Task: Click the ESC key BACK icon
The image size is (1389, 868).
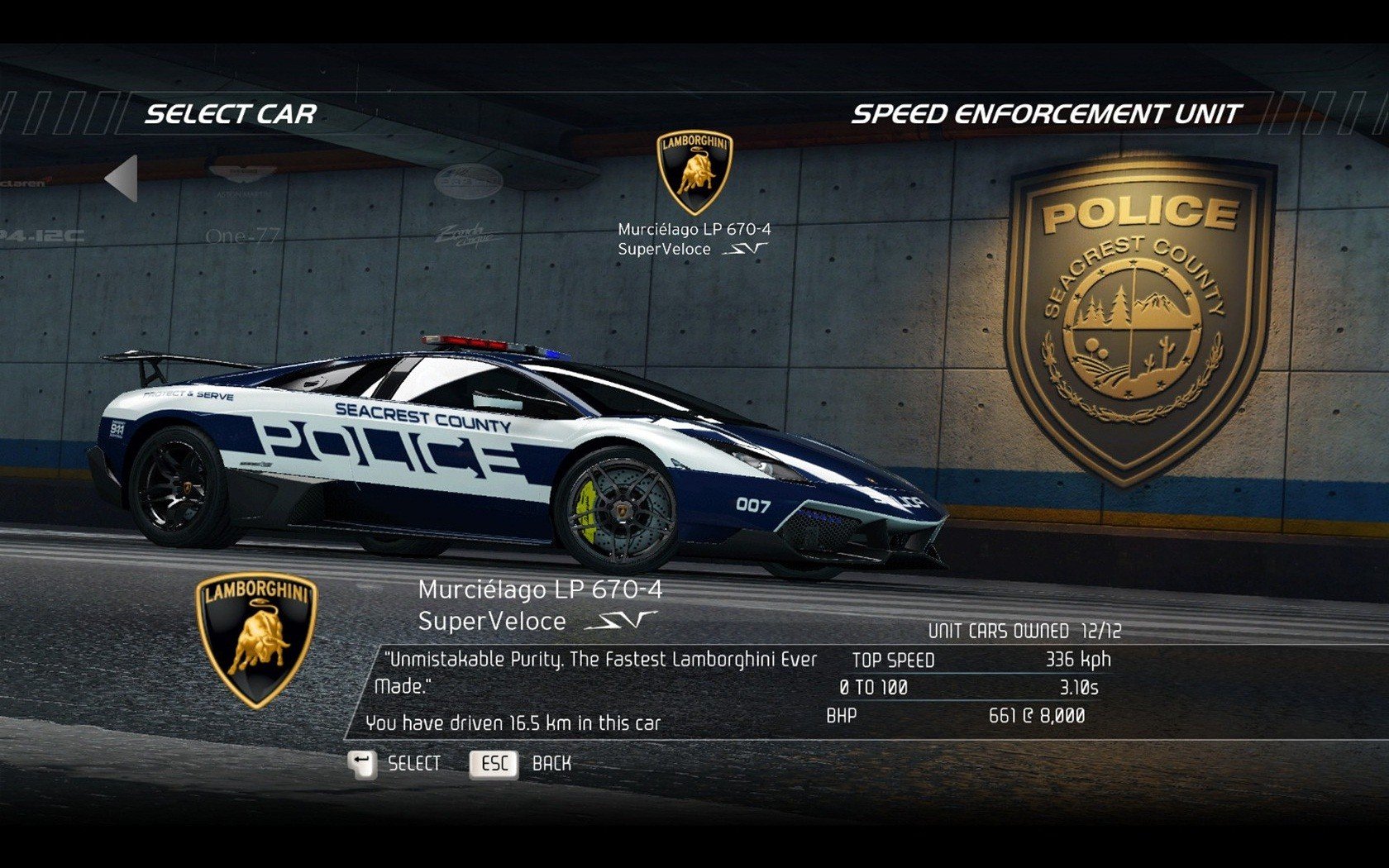Action: coord(494,764)
